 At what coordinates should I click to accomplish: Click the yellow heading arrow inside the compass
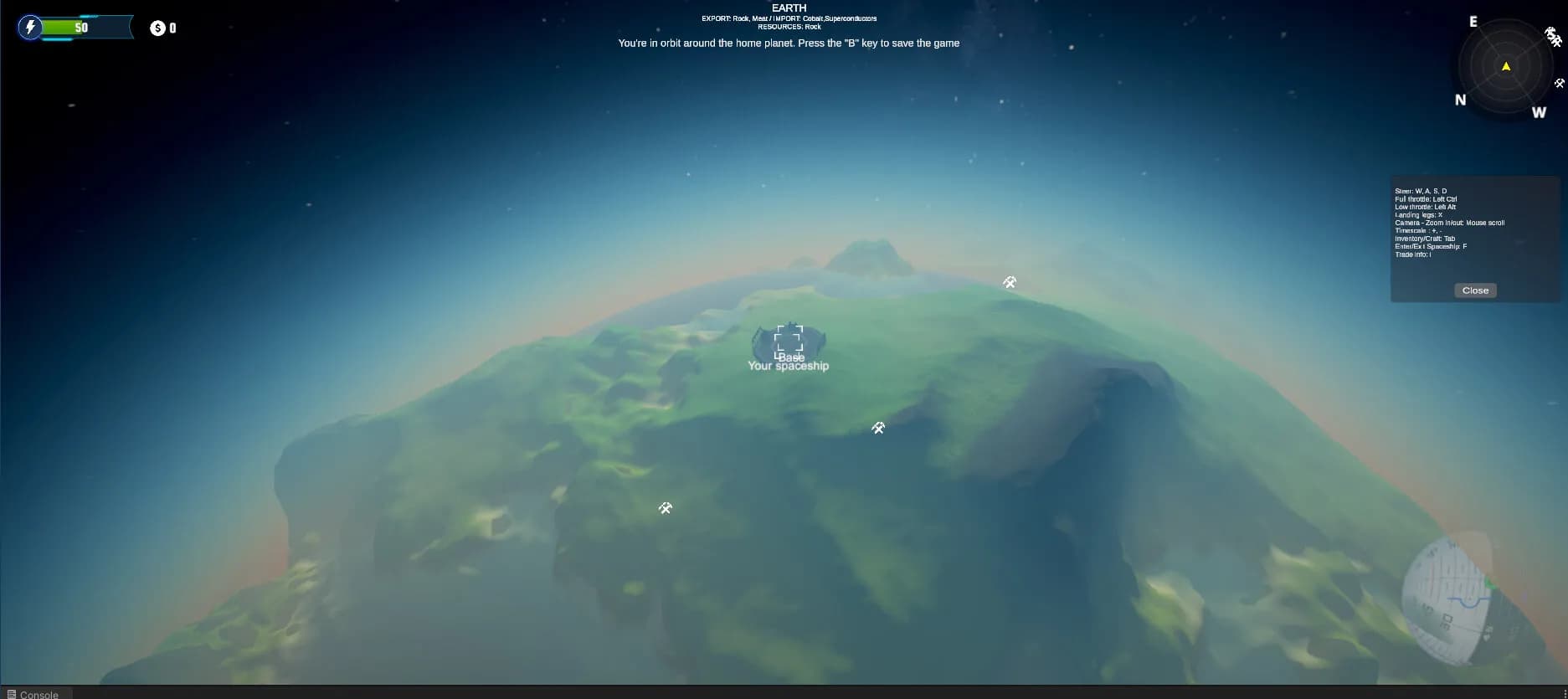[x=1505, y=64]
